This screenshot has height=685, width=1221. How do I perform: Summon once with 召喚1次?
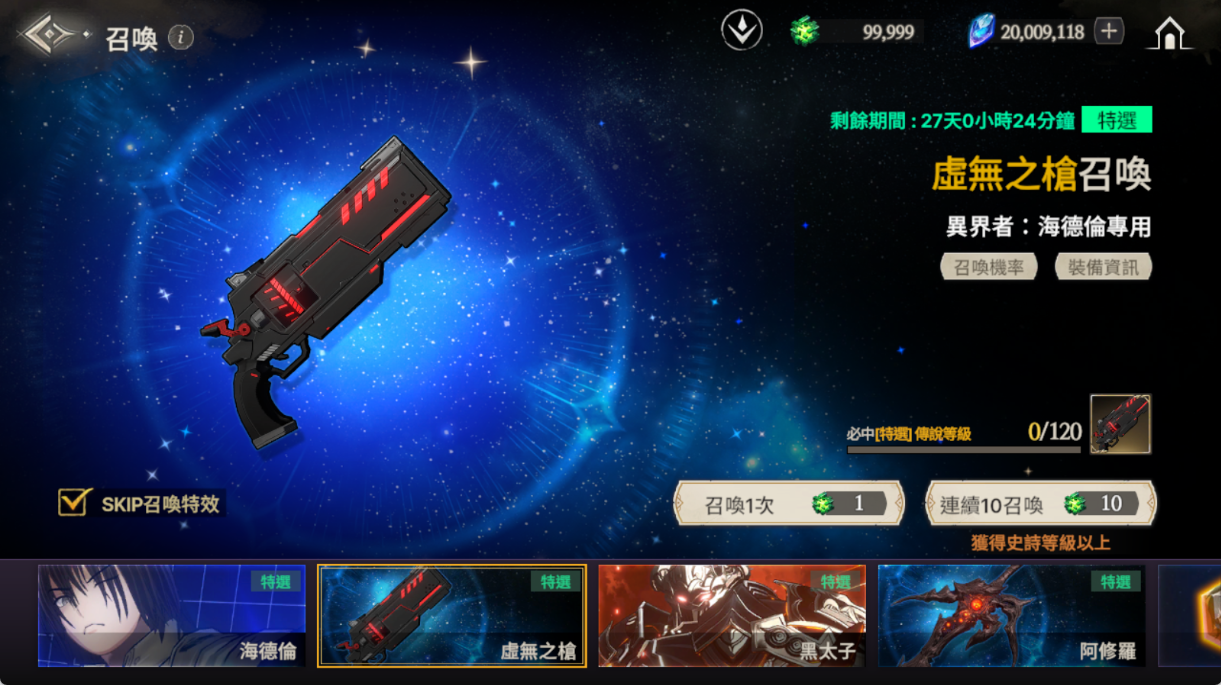coord(789,504)
